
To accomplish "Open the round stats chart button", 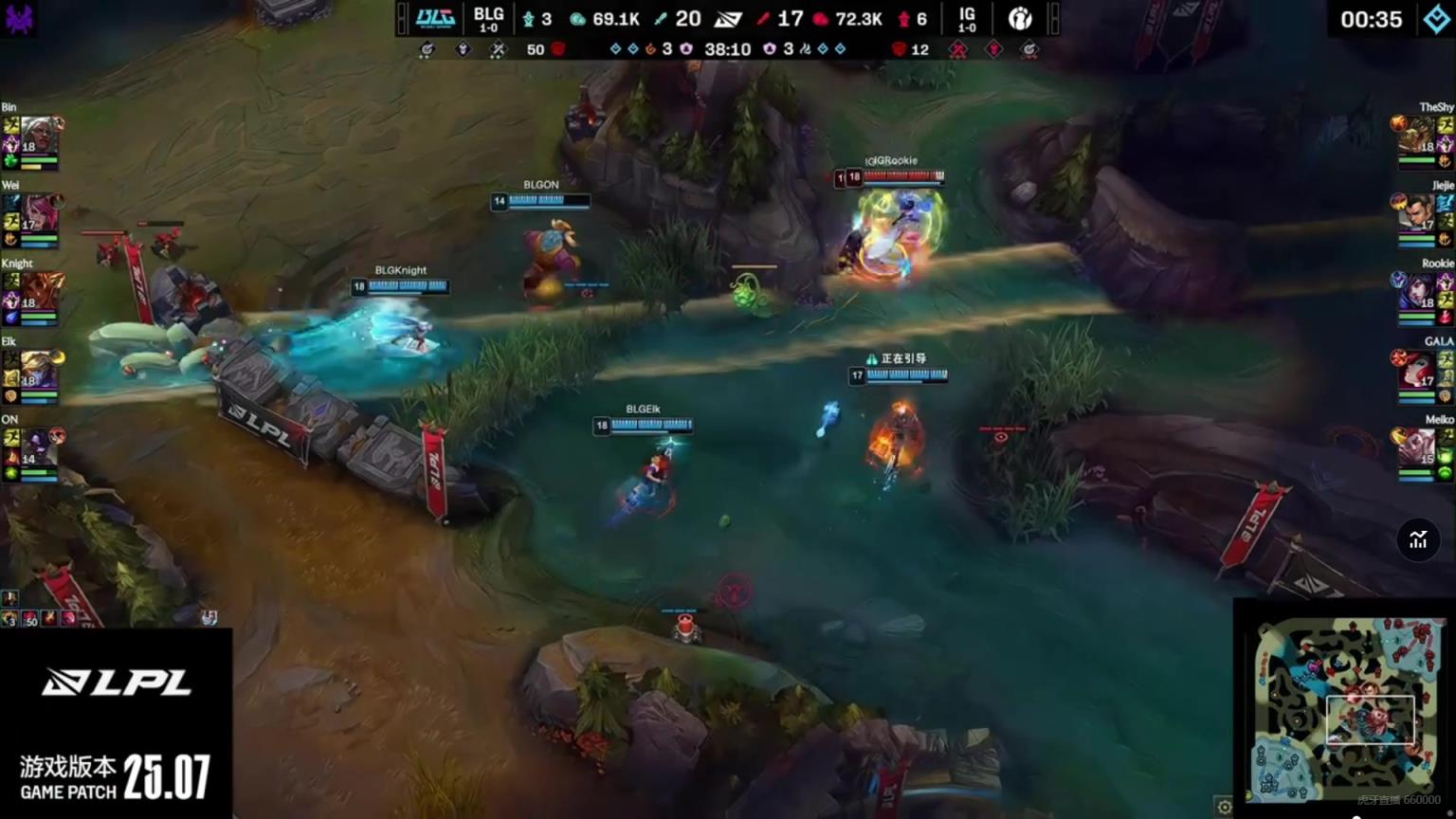I will [1418, 540].
